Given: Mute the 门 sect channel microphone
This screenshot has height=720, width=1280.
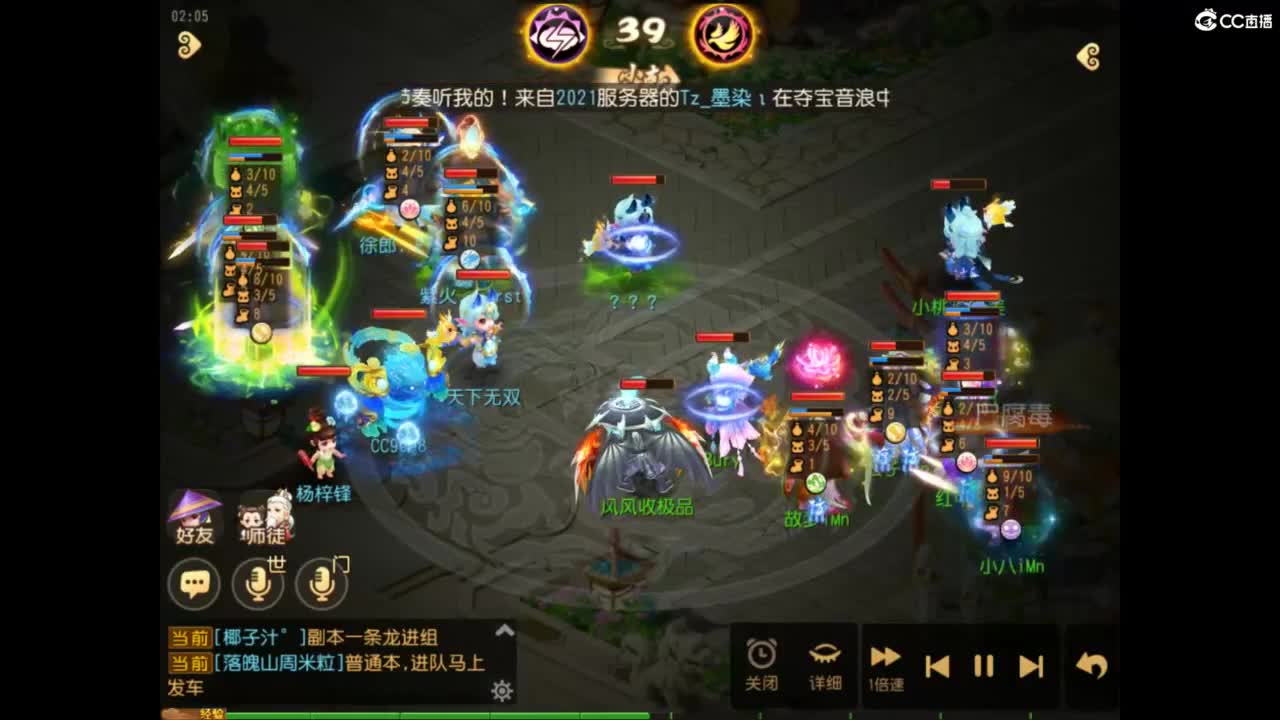Looking at the screenshot, I should [324, 582].
